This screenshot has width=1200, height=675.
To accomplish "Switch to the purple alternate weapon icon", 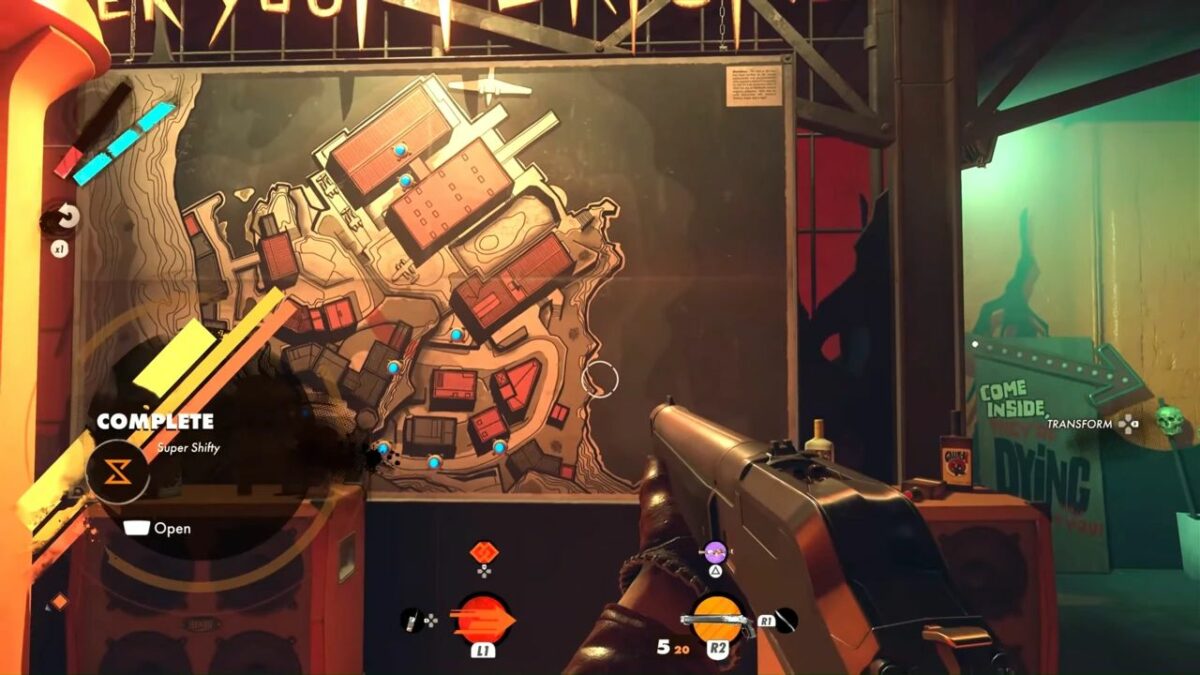I will 715,551.
